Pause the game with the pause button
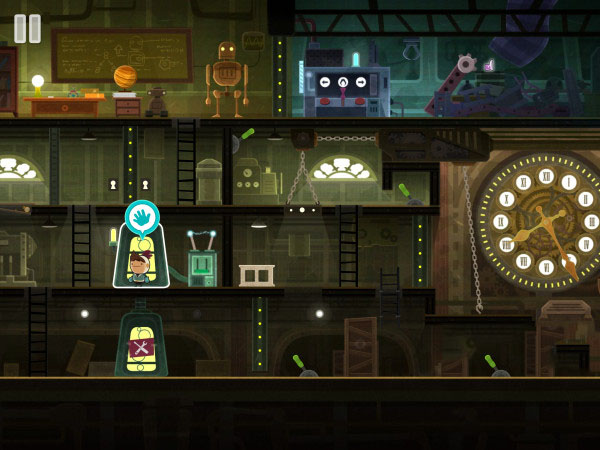 [27, 28]
